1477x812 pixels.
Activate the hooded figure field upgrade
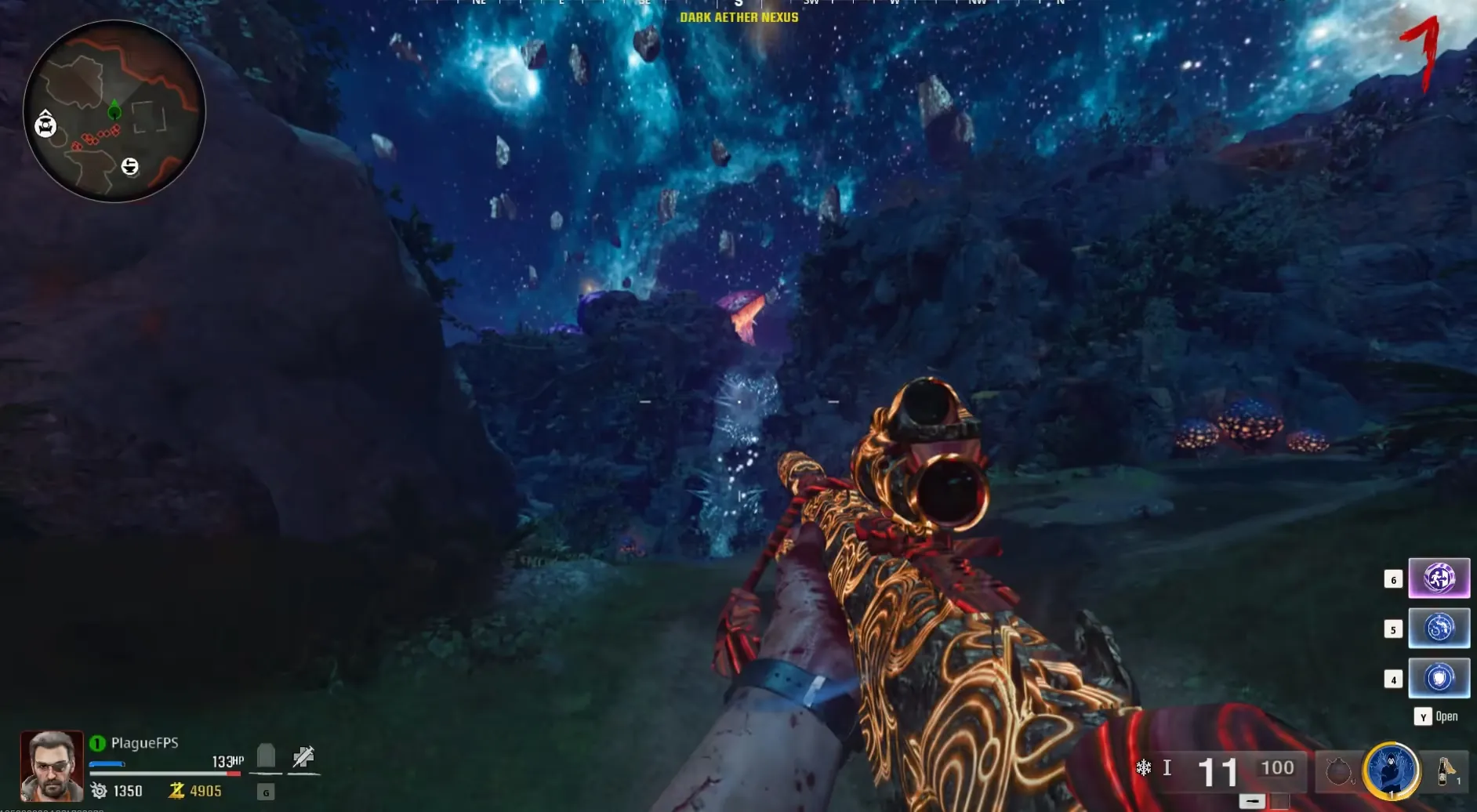click(x=1391, y=770)
